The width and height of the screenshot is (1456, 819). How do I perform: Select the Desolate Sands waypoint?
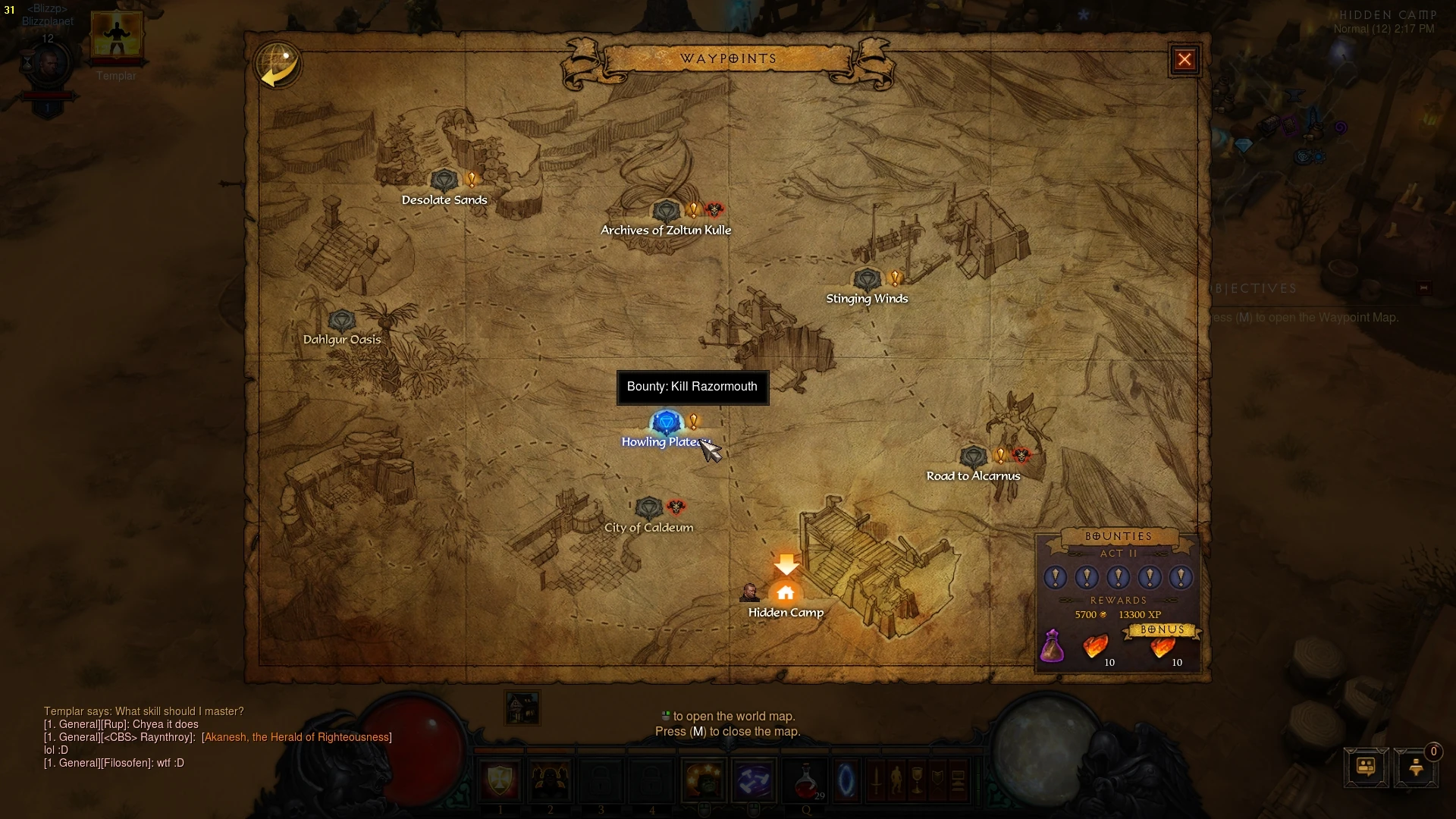click(447, 180)
